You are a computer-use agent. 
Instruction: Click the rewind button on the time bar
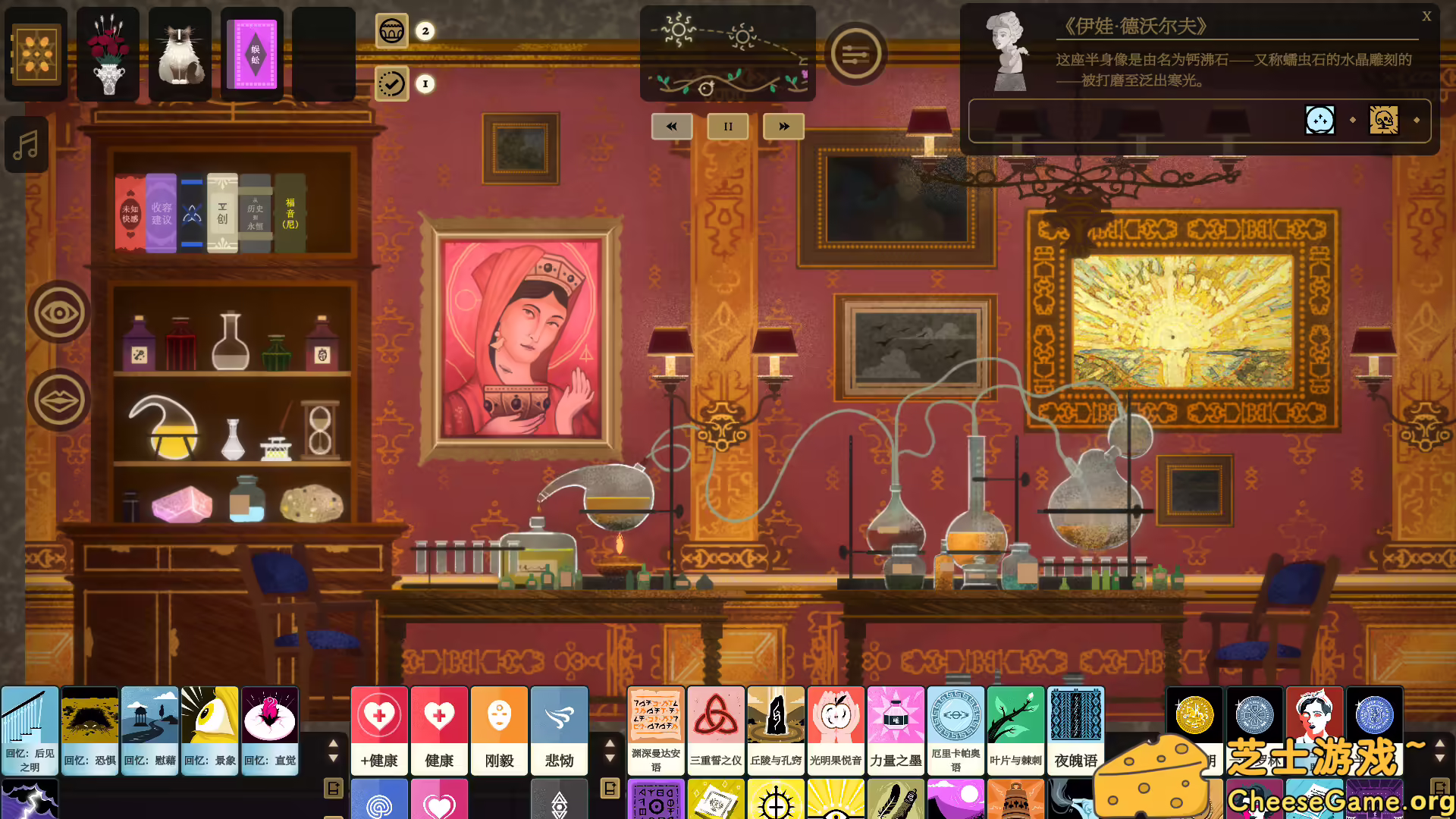click(671, 126)
